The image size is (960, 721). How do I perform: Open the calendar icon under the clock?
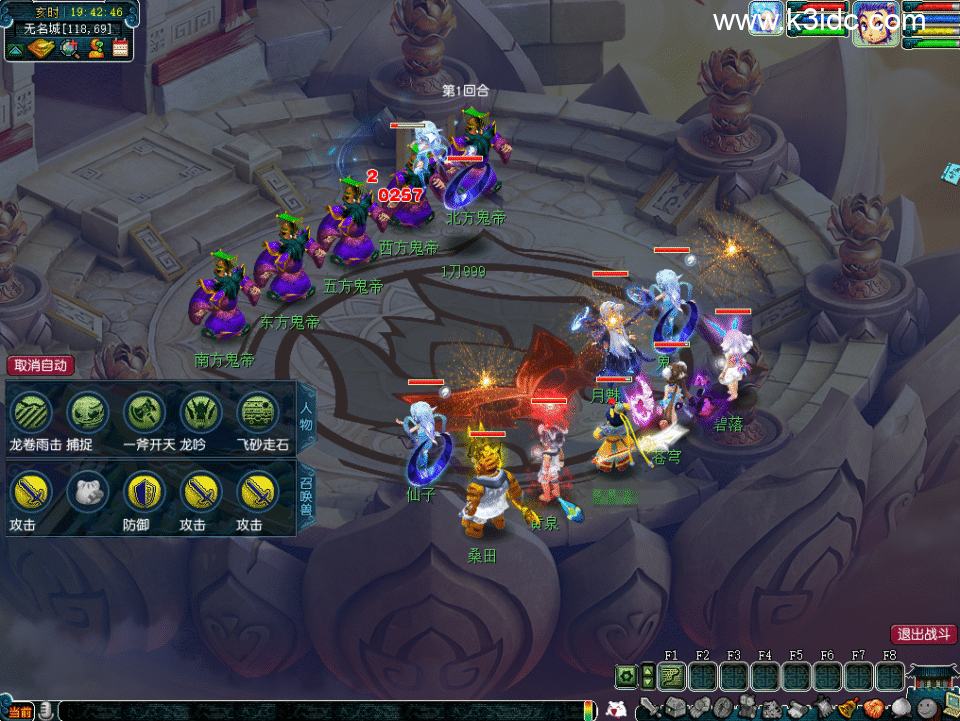[x=121, y=47]
